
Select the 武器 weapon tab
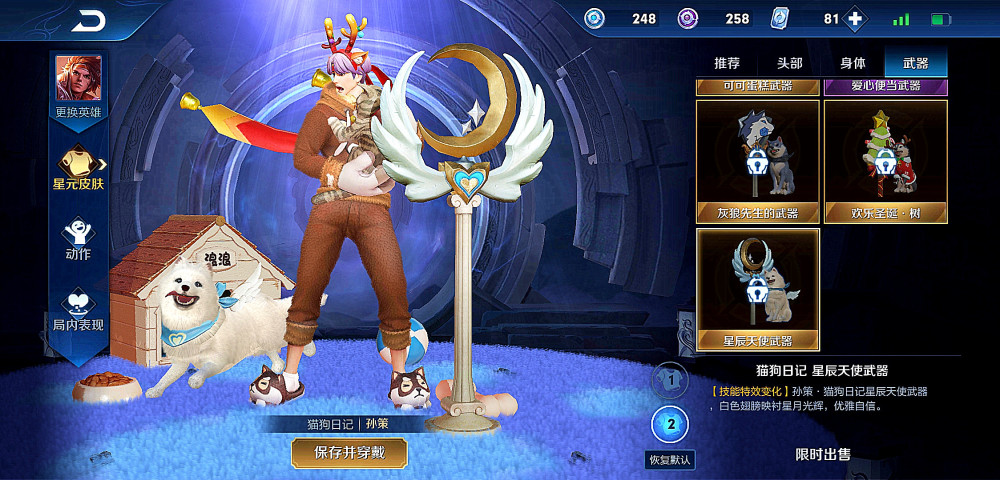click(x=915, y=63)
